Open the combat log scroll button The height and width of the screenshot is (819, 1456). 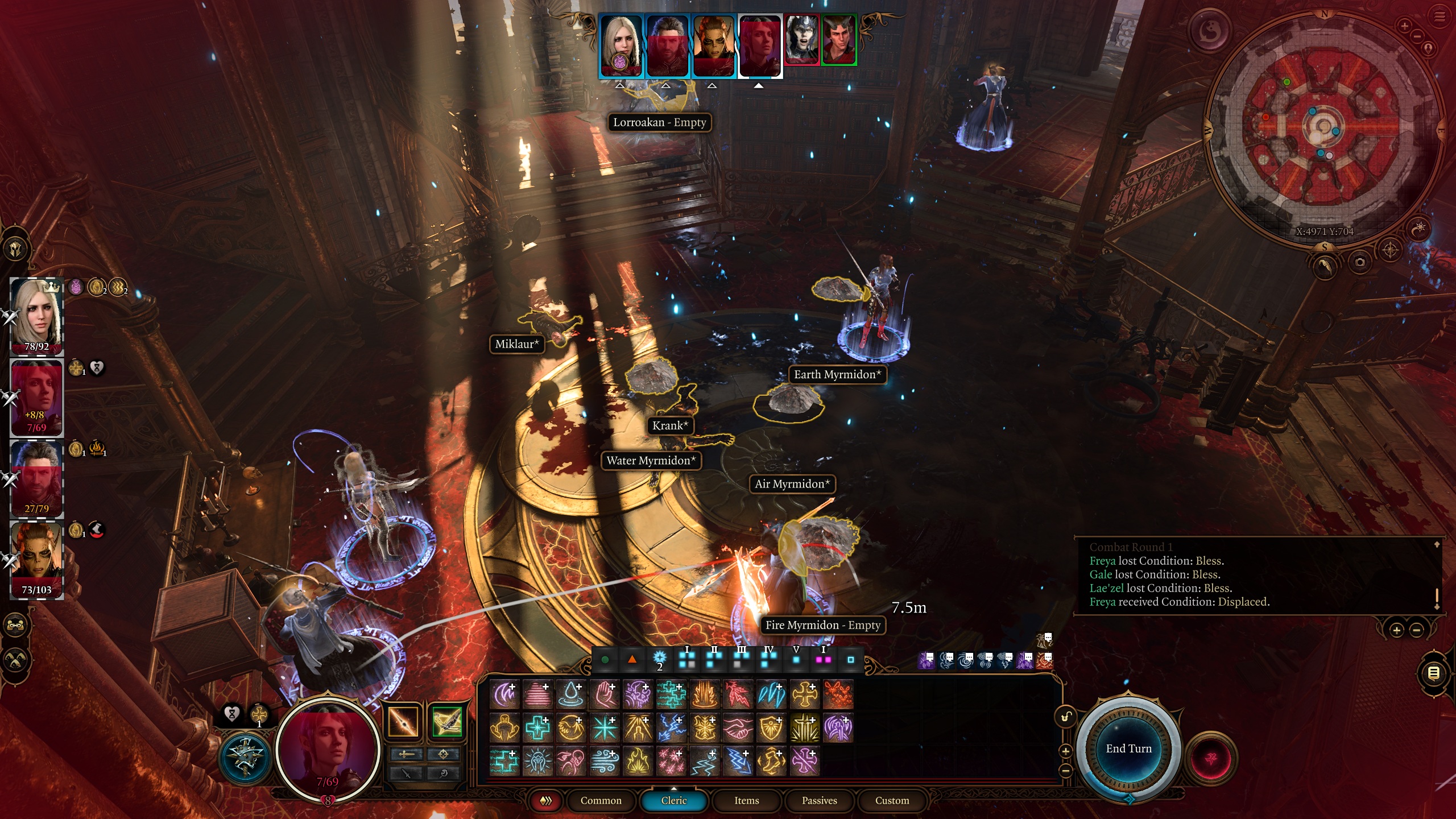pyautogui.click(x=1434, y=674)
